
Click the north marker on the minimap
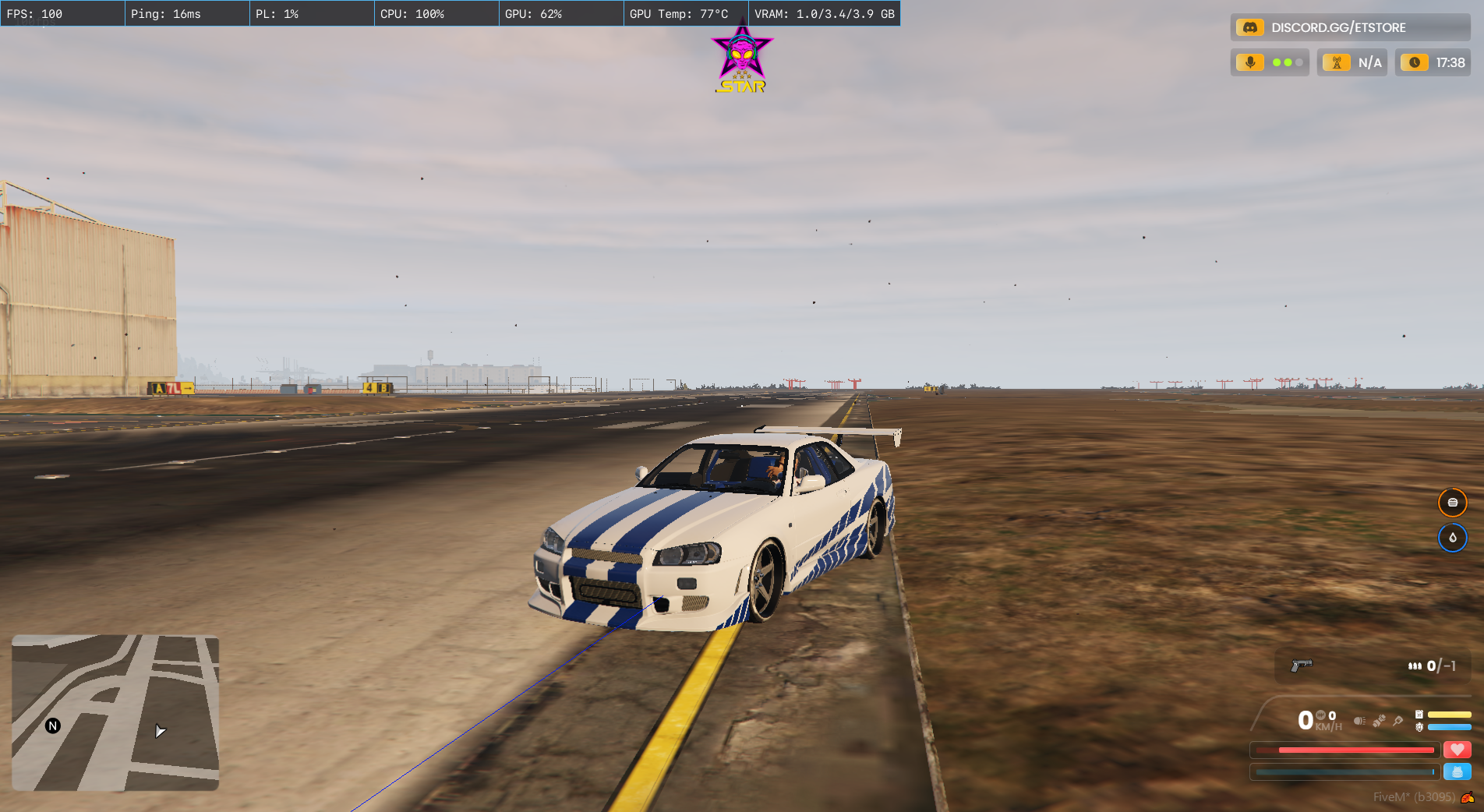coord(53,726)
